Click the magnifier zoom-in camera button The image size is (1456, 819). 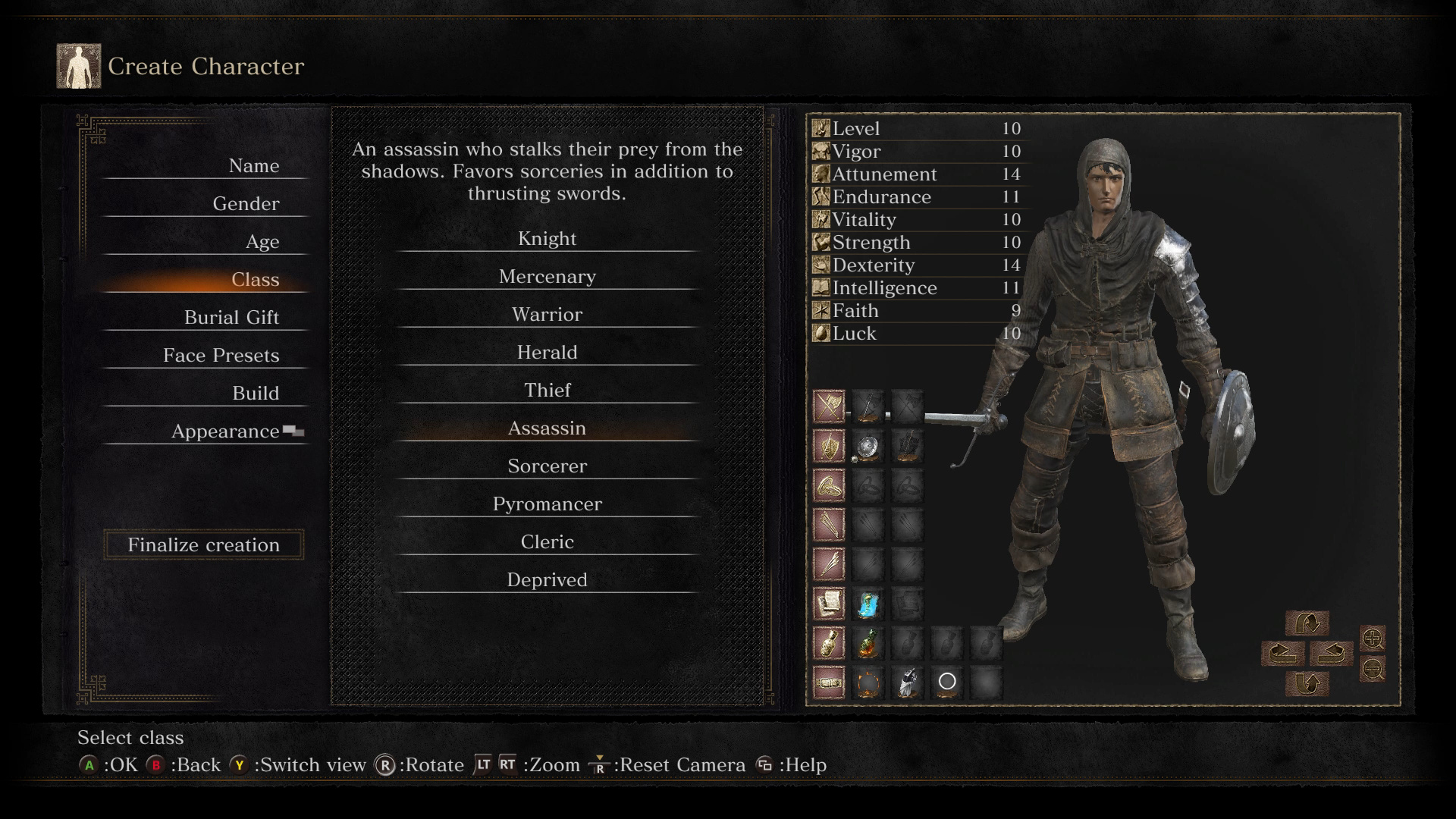point(1373,639)
